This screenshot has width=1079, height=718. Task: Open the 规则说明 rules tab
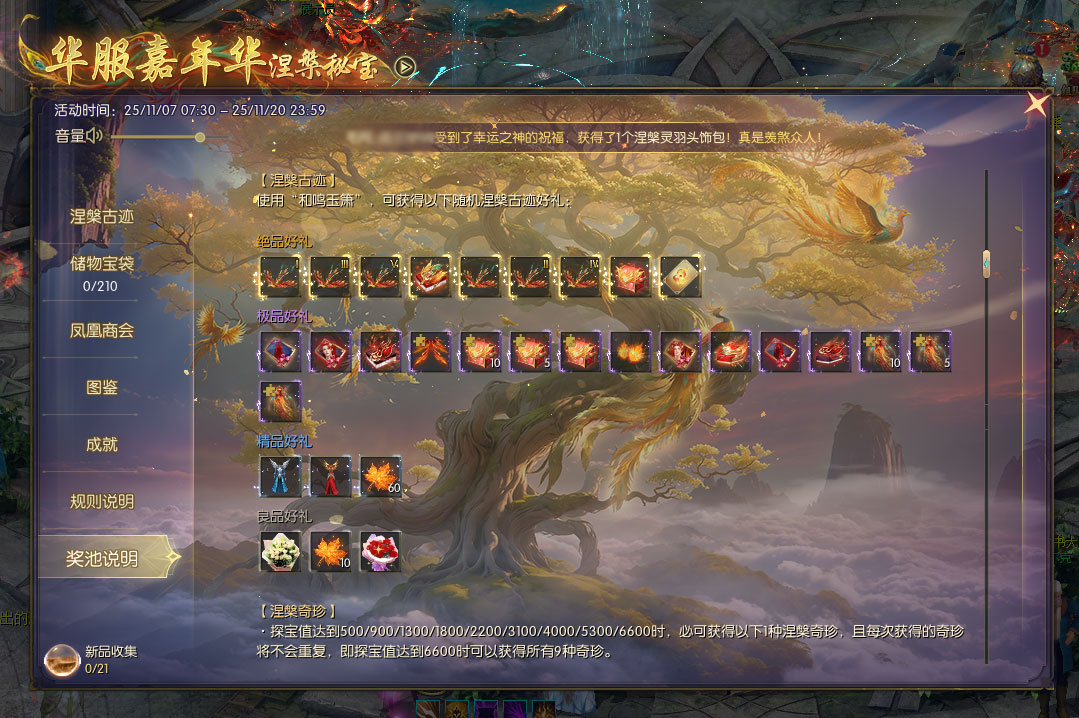(102, 501)
